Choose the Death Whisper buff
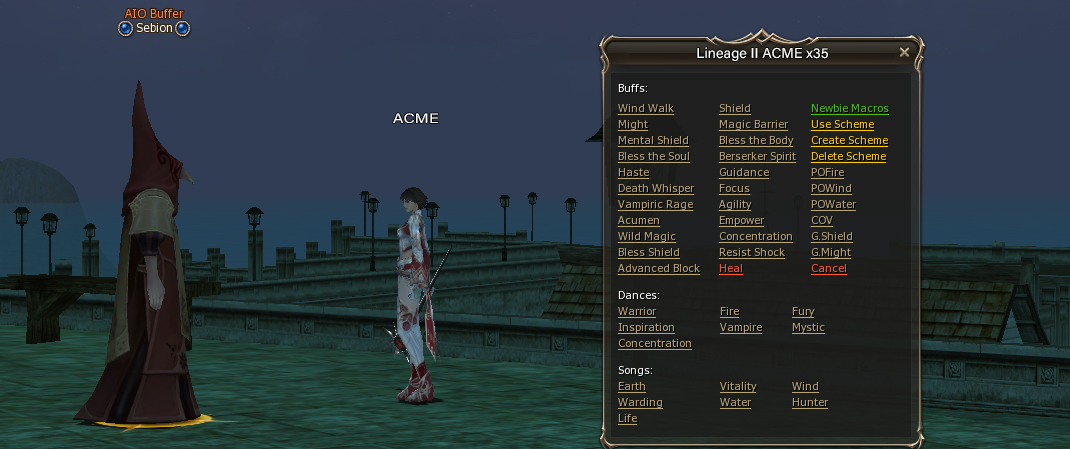Viewport: 1070px width, 449px height. (x=655, y=188)
